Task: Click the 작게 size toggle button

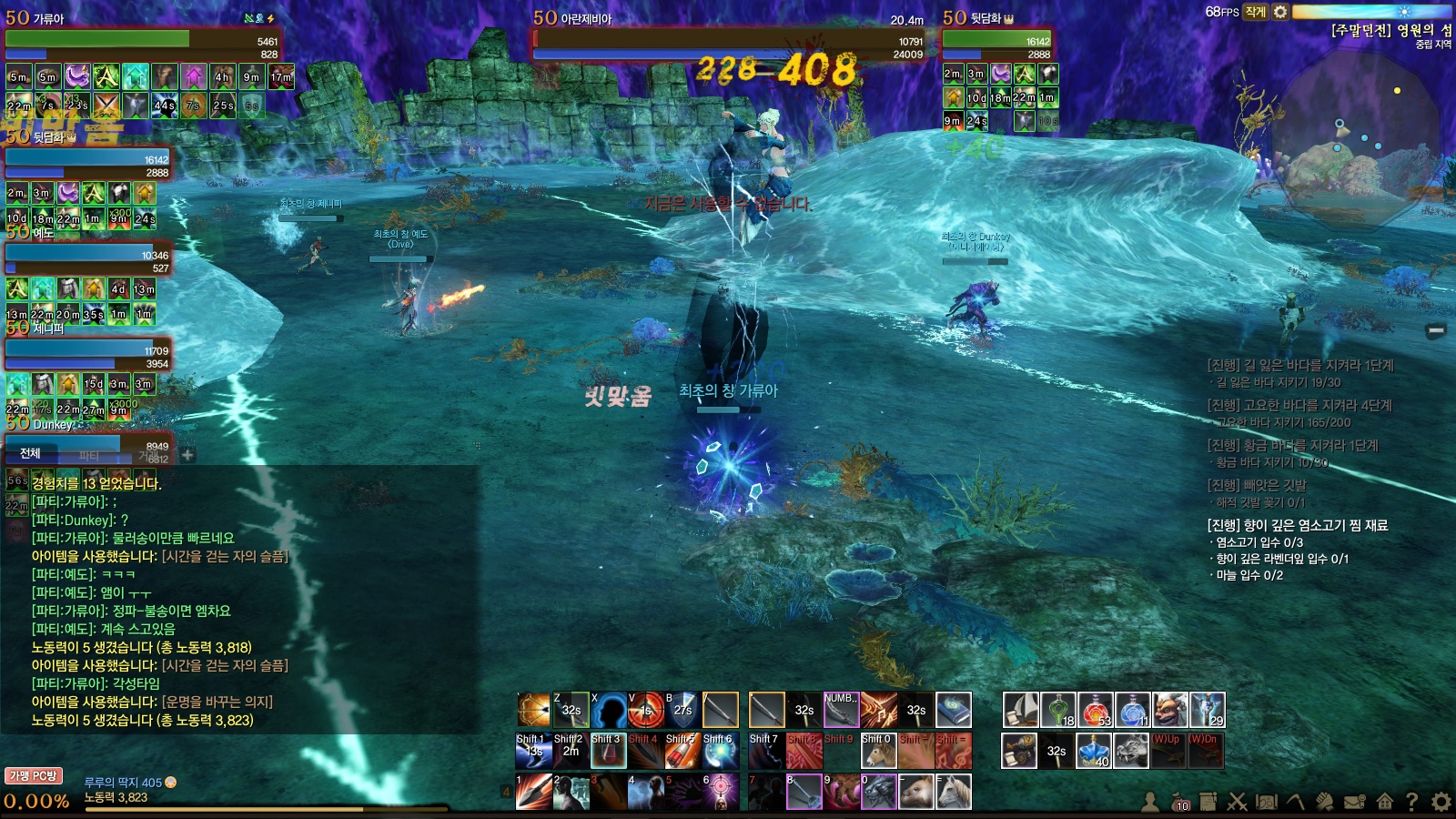Action: pos(1256,12)
